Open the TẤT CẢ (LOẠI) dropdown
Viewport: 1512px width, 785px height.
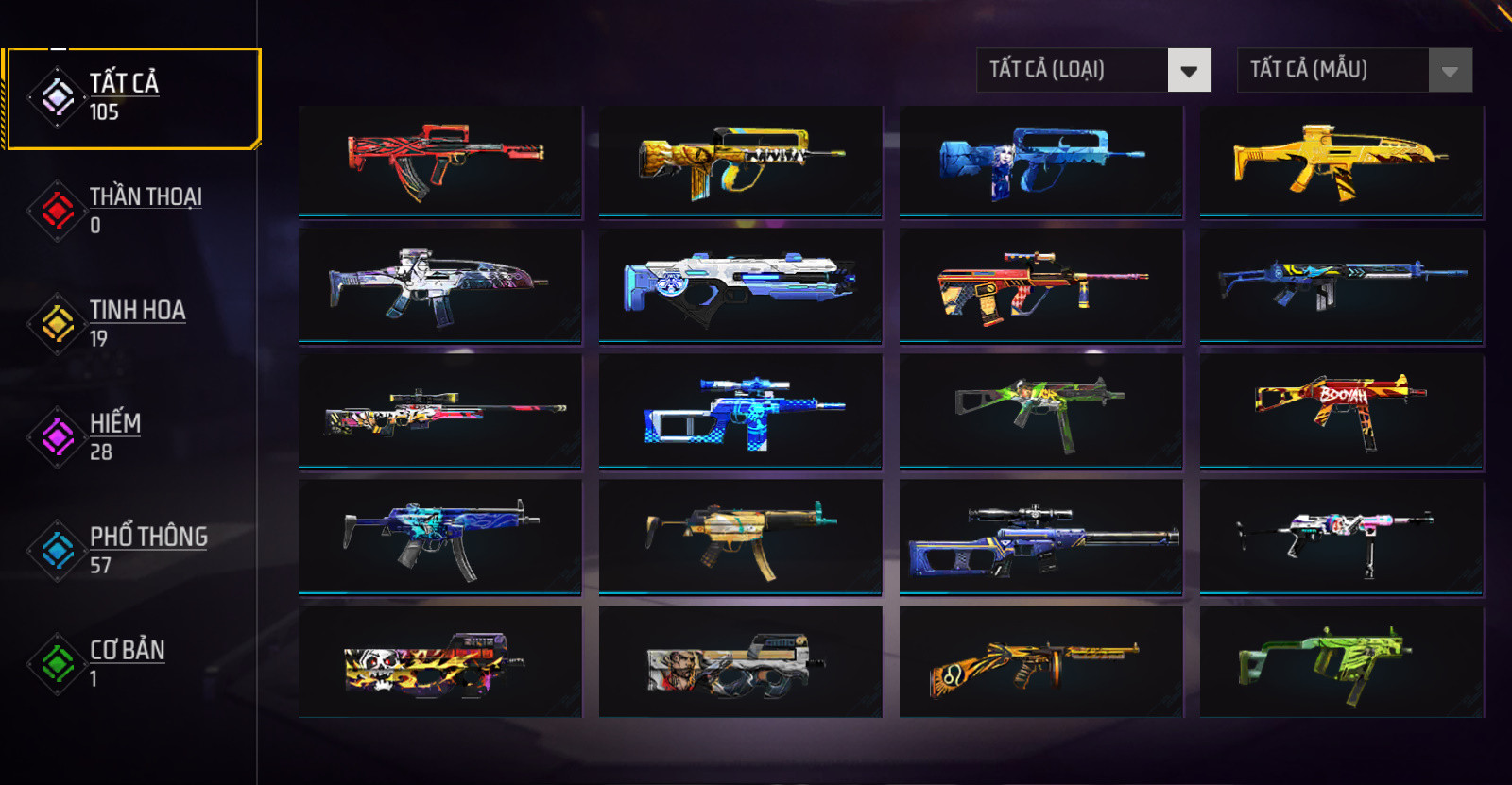tap(1093, 70)
